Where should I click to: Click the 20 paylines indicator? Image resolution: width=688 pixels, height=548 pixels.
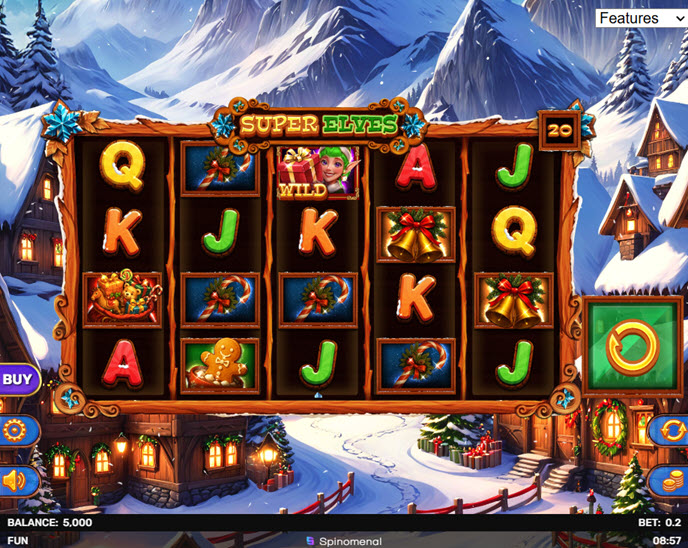coord(560,129)
